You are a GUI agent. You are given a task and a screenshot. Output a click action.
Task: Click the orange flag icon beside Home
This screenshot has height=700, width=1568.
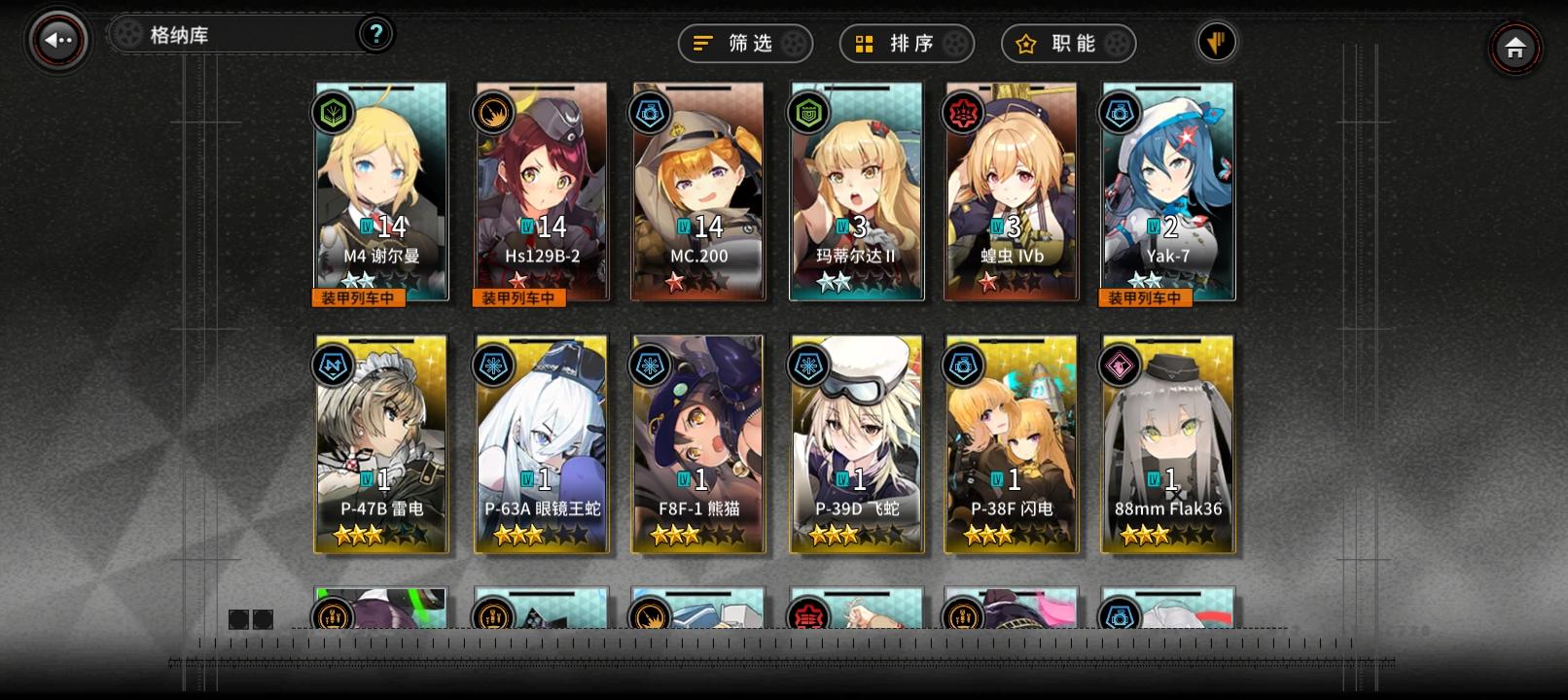[1217, 43]
